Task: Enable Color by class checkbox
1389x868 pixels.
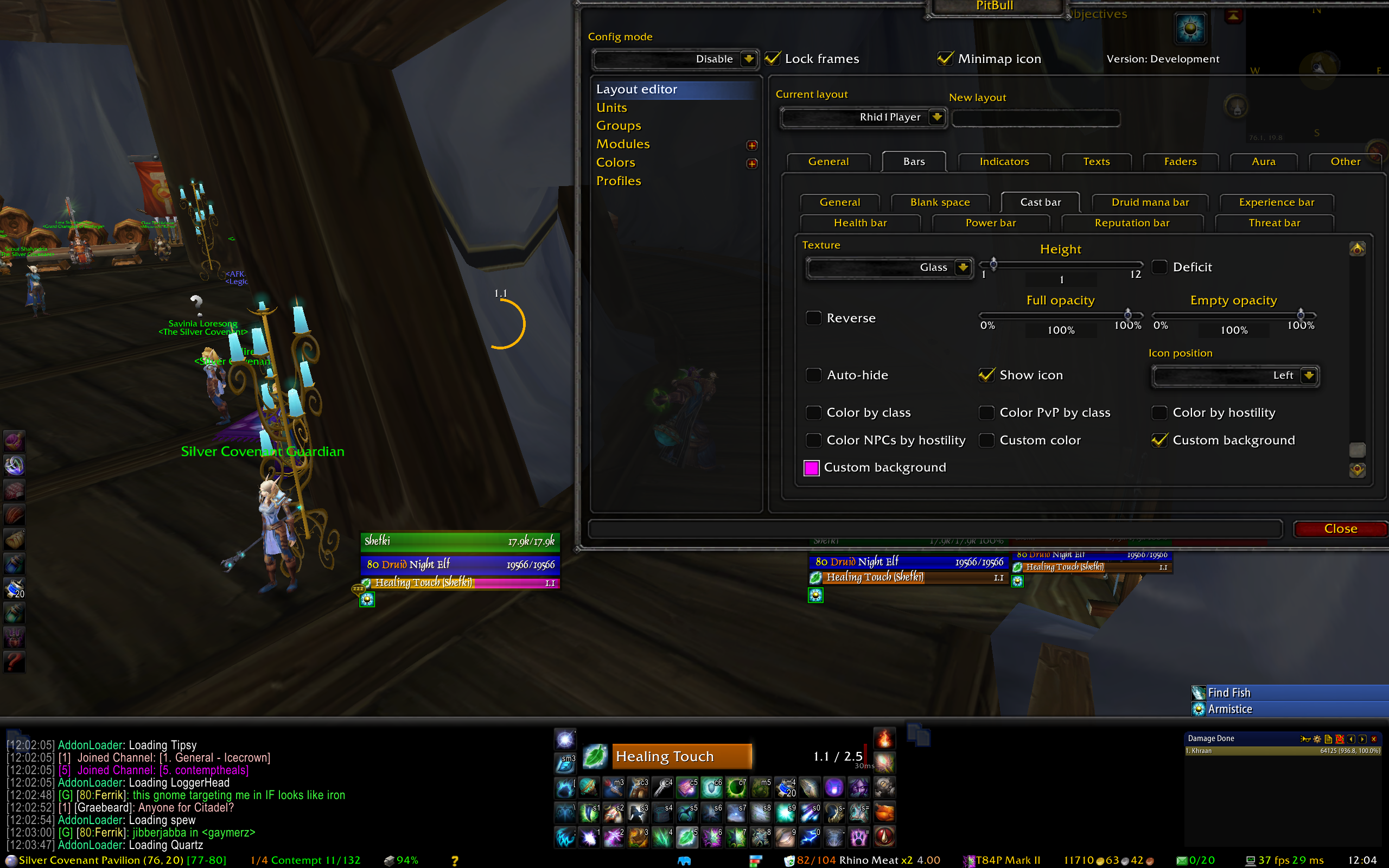Action: pyautogui.click(x=813, y=413)
